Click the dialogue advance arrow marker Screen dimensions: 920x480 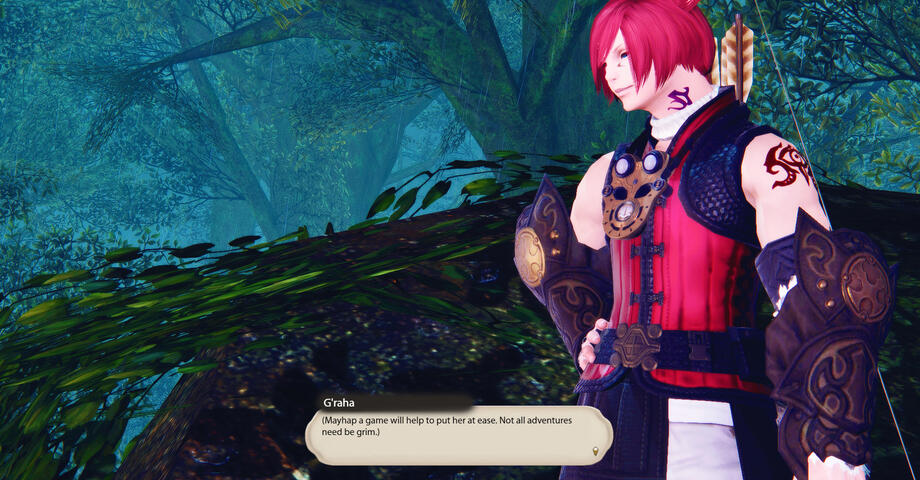597,453
